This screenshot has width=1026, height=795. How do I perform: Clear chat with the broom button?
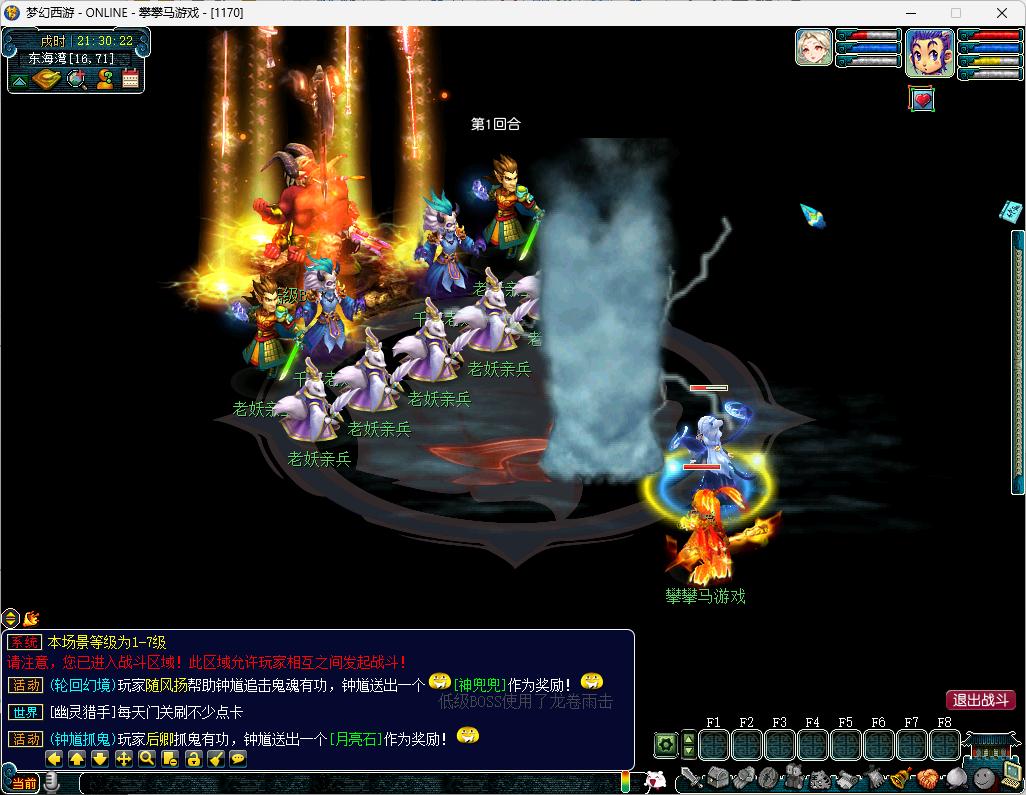tap(215, 759)
